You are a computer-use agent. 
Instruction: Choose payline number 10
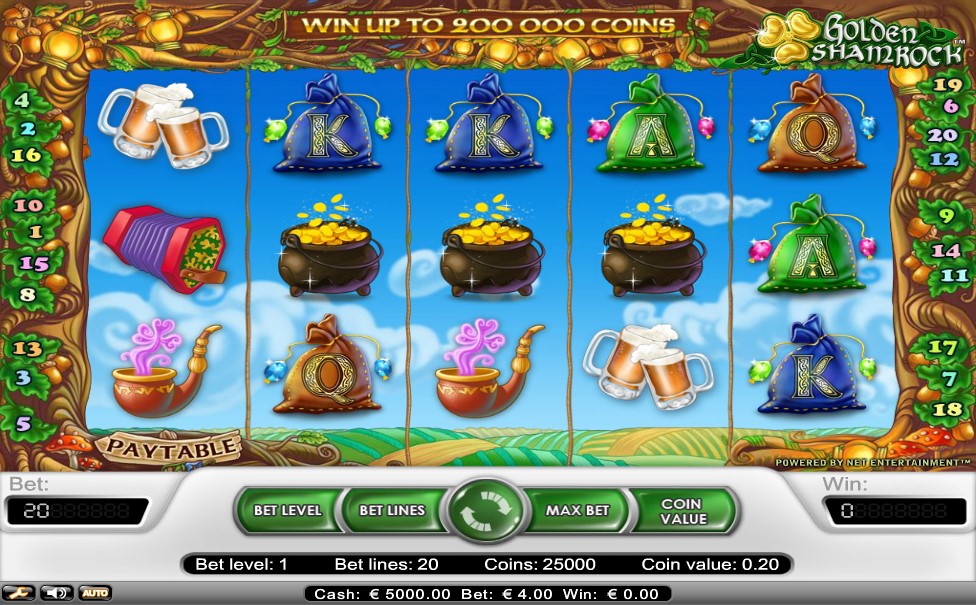pos(28,205)
